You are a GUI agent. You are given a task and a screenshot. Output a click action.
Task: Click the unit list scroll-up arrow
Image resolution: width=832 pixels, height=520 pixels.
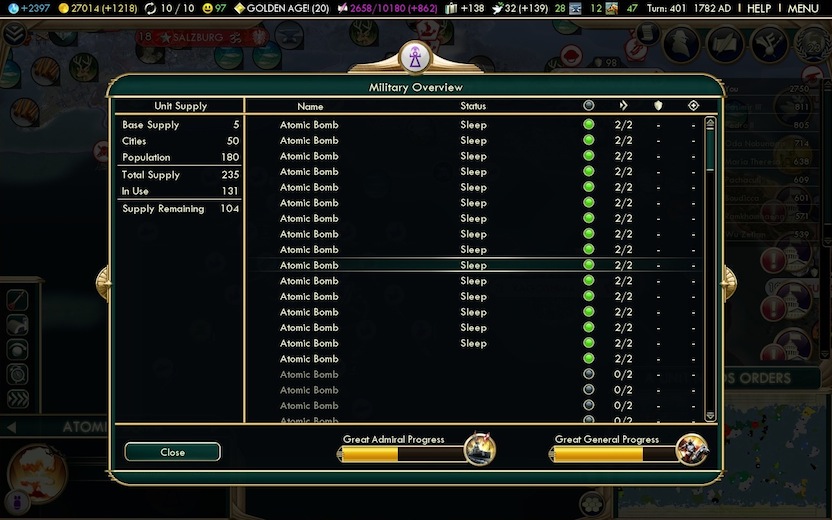tap(711, 123)
